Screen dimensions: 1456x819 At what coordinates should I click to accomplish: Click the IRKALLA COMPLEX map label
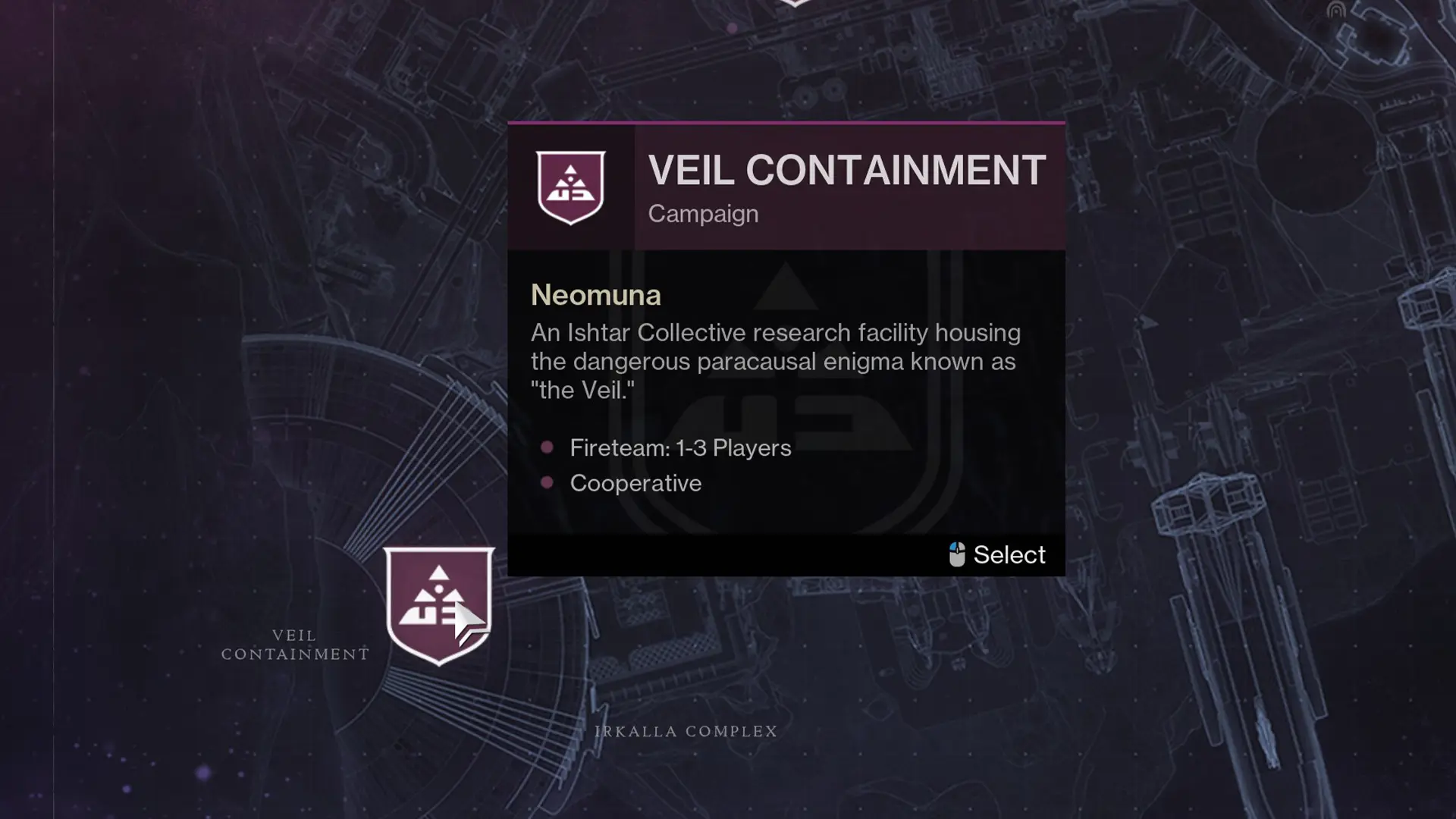684,731
